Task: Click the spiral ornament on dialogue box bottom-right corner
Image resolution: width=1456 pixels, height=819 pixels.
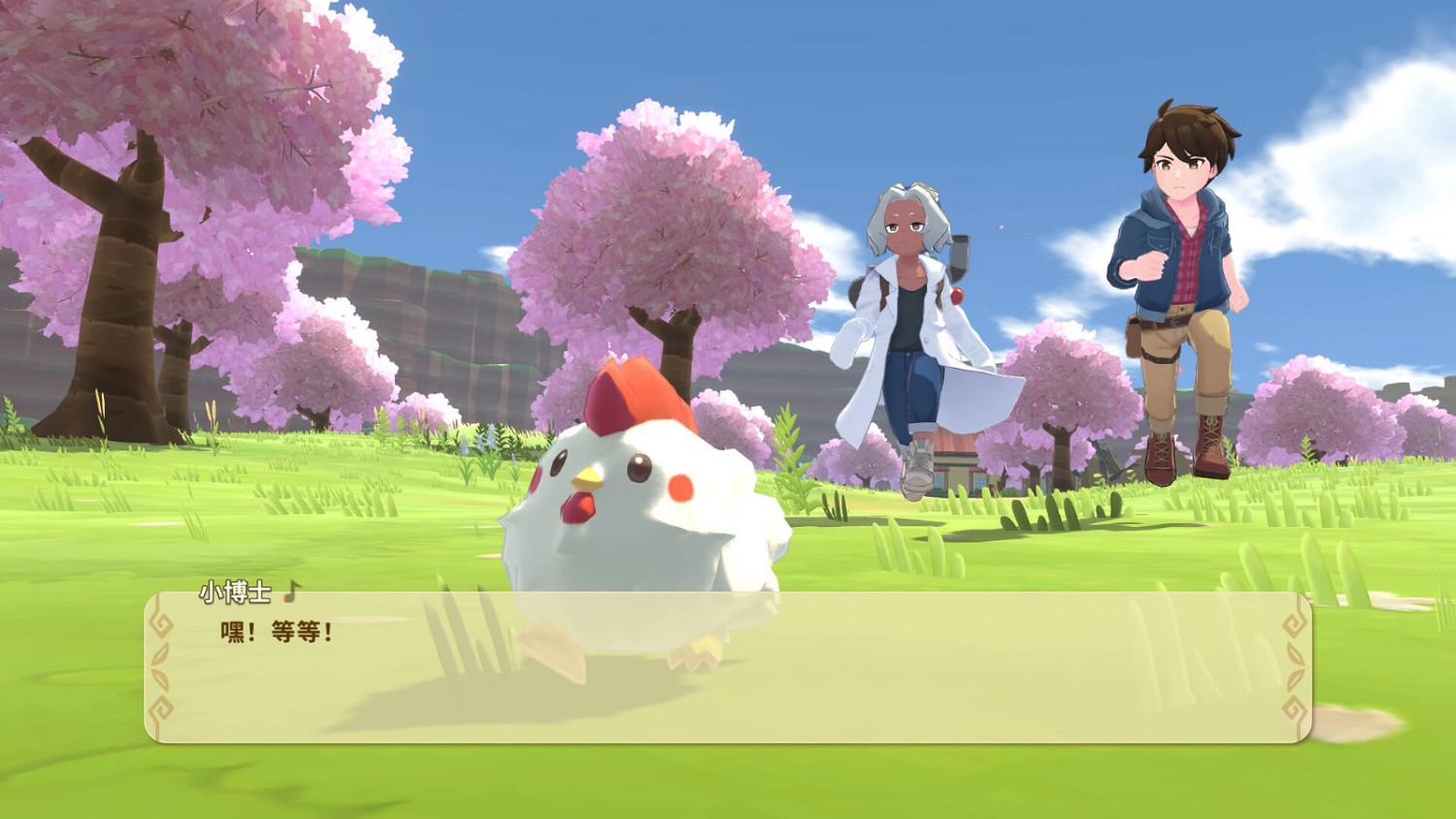Action: 1295,709
